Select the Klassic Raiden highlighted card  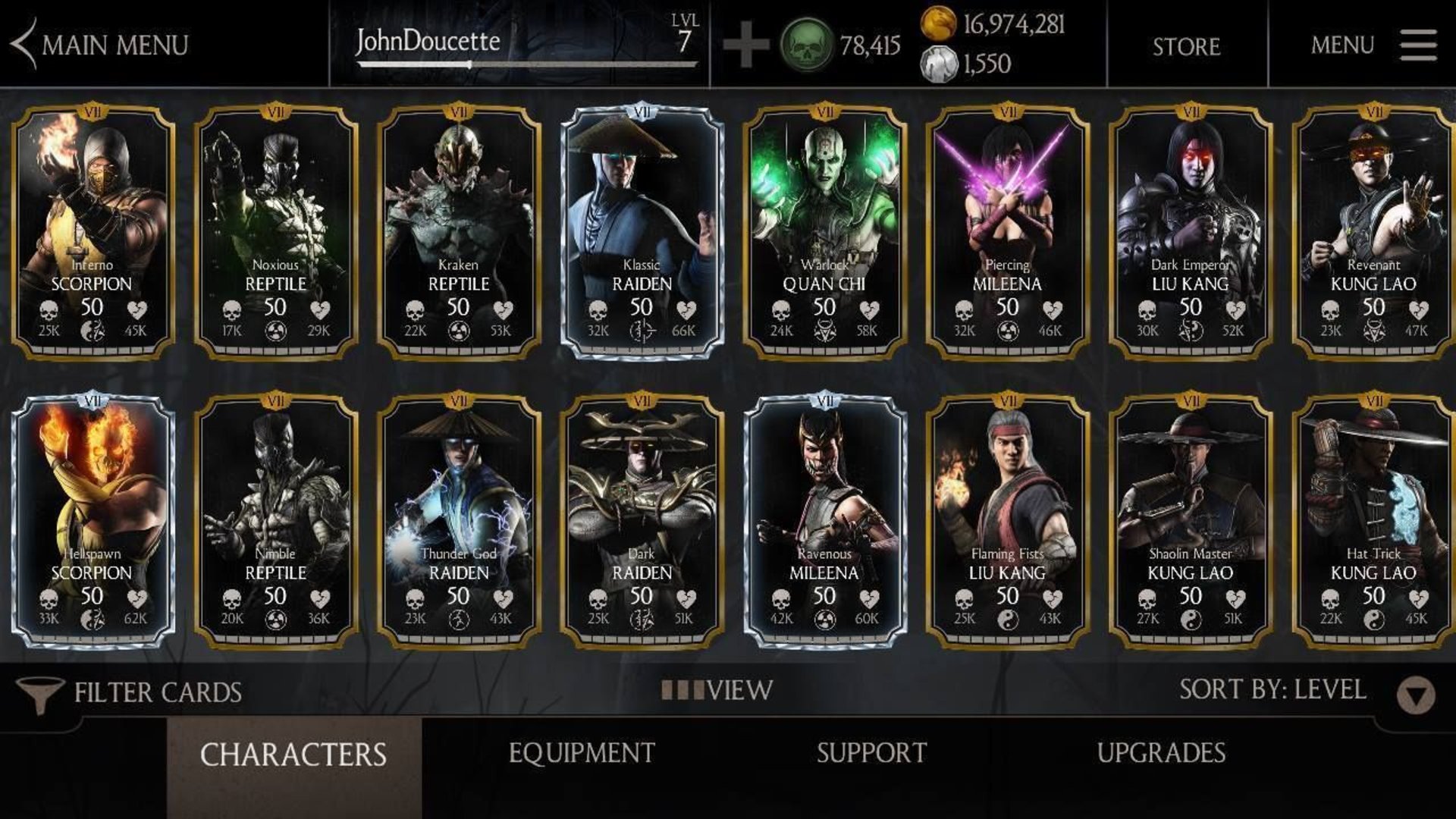643,227
